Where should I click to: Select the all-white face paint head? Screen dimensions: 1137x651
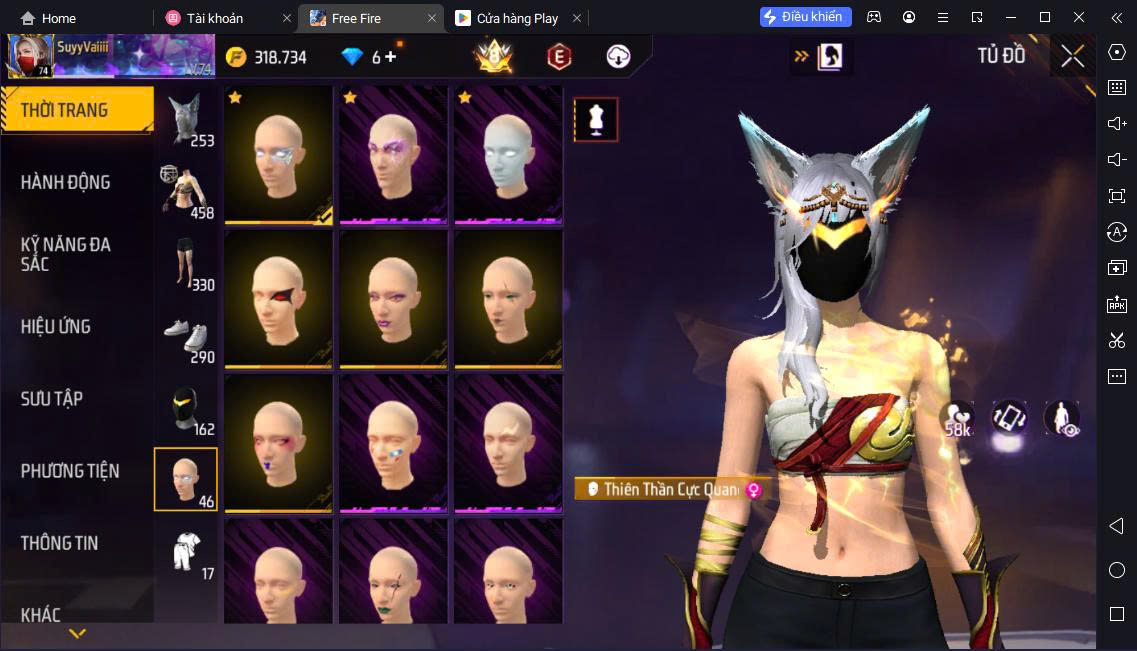[508, 154]
